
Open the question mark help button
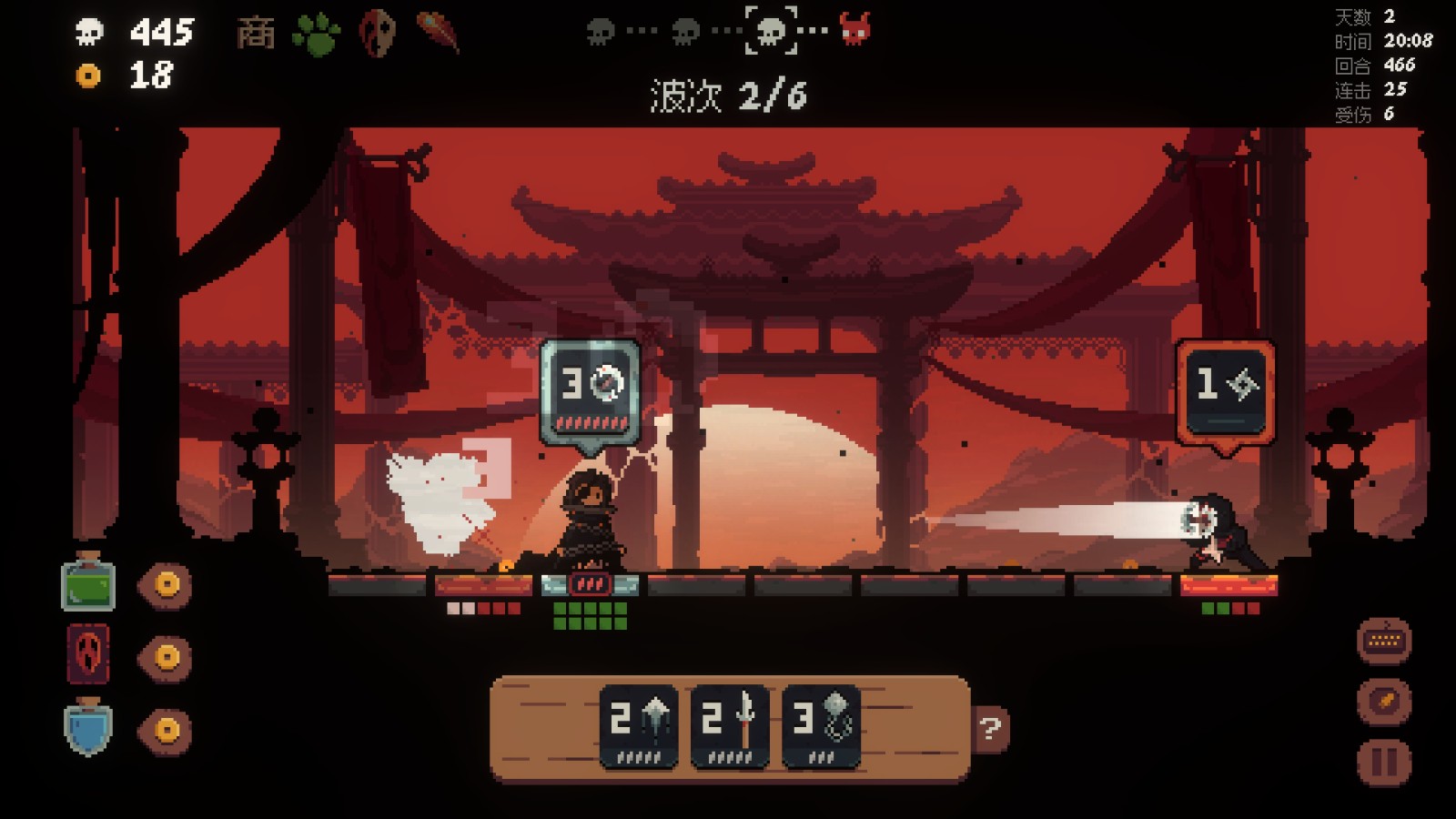[990, 728]
